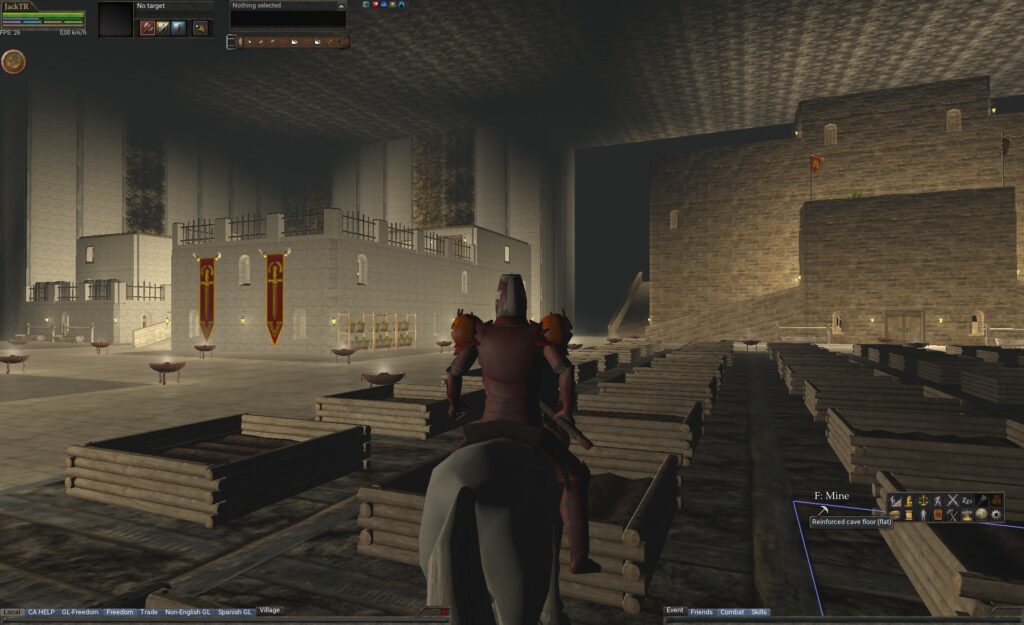Select the Event tab
Image resolution: width=1024 pixels, height=625 pixels.
pyautogui.click(x=675, y=610)
